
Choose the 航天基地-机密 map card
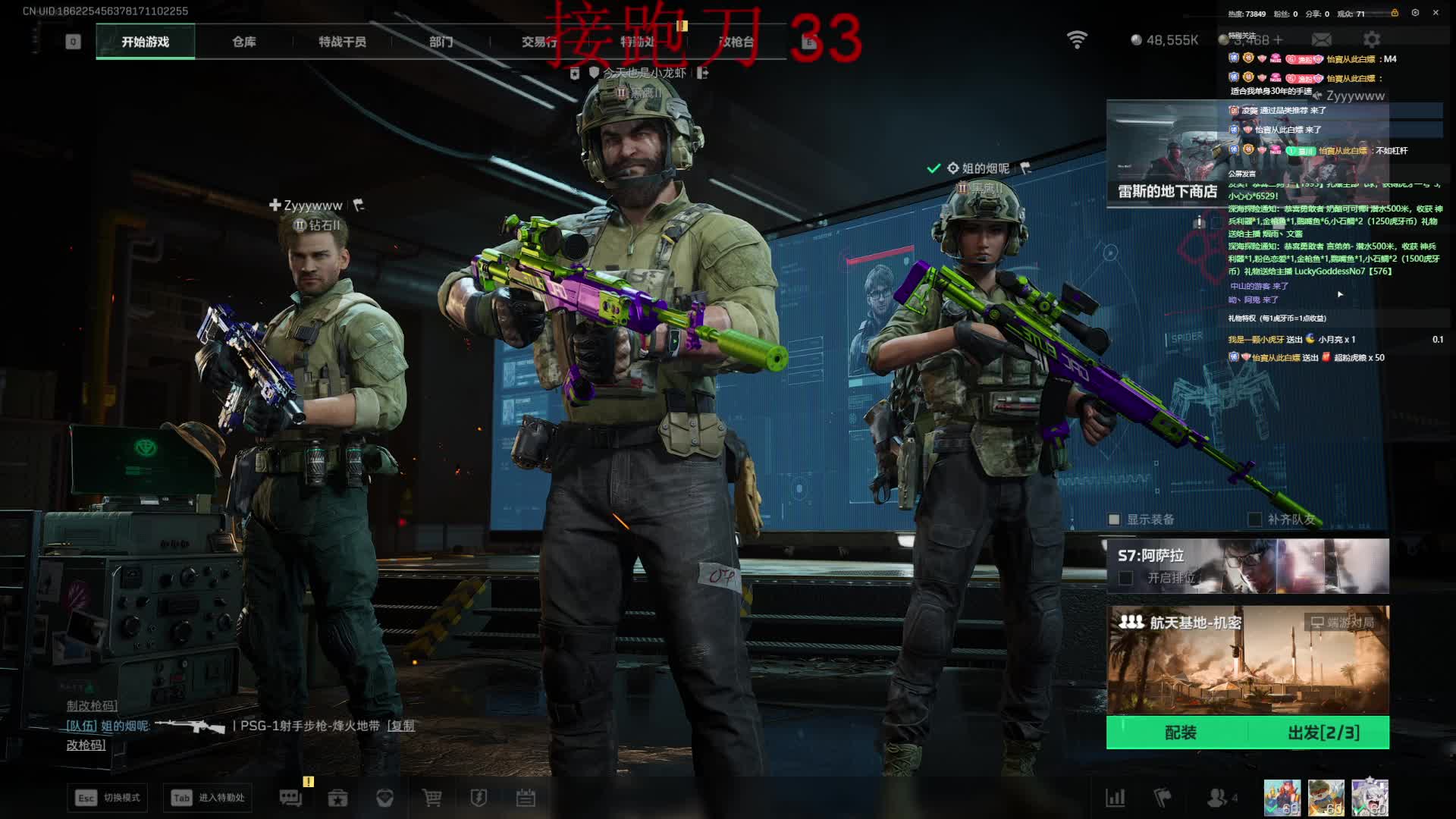[x=1247, y=660]
